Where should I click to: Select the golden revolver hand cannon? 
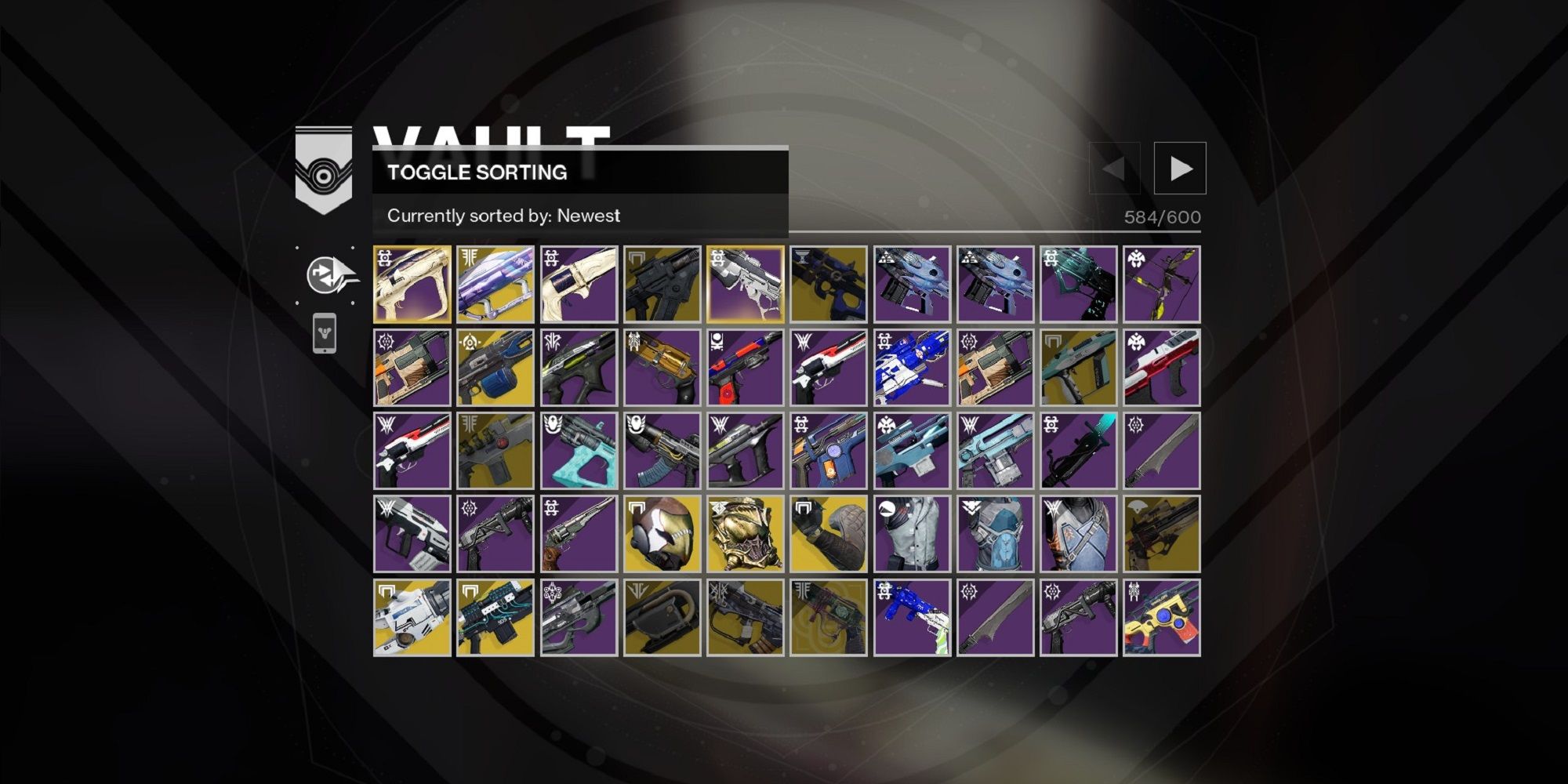(x=662, y=368)
